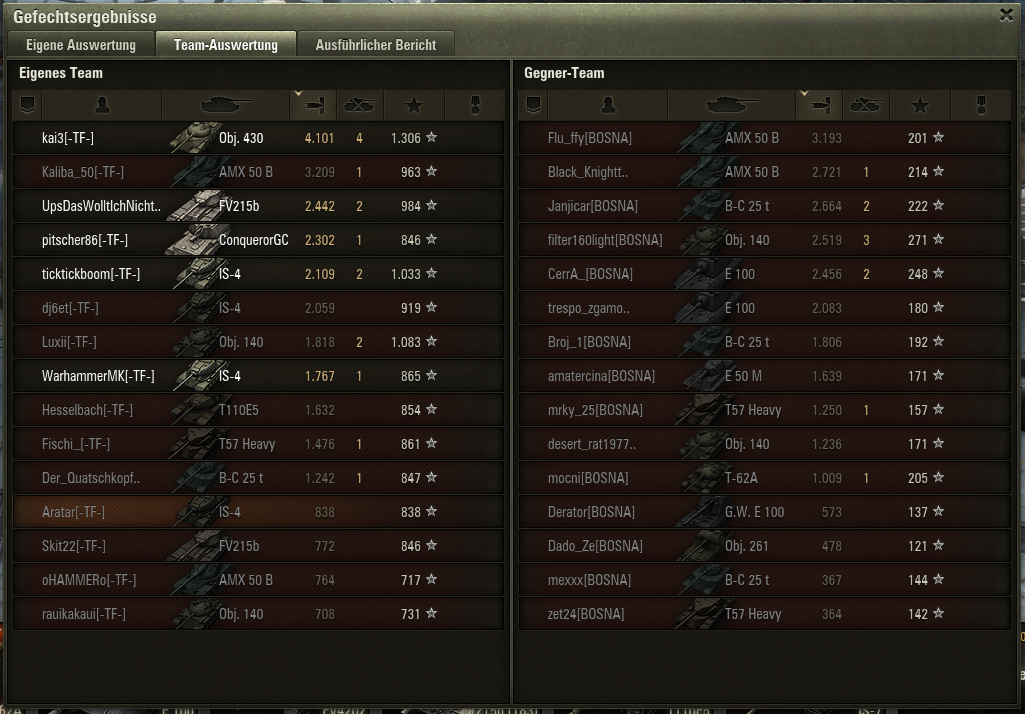Close the Gefechtsergebnisse window

pos(1006,15)
